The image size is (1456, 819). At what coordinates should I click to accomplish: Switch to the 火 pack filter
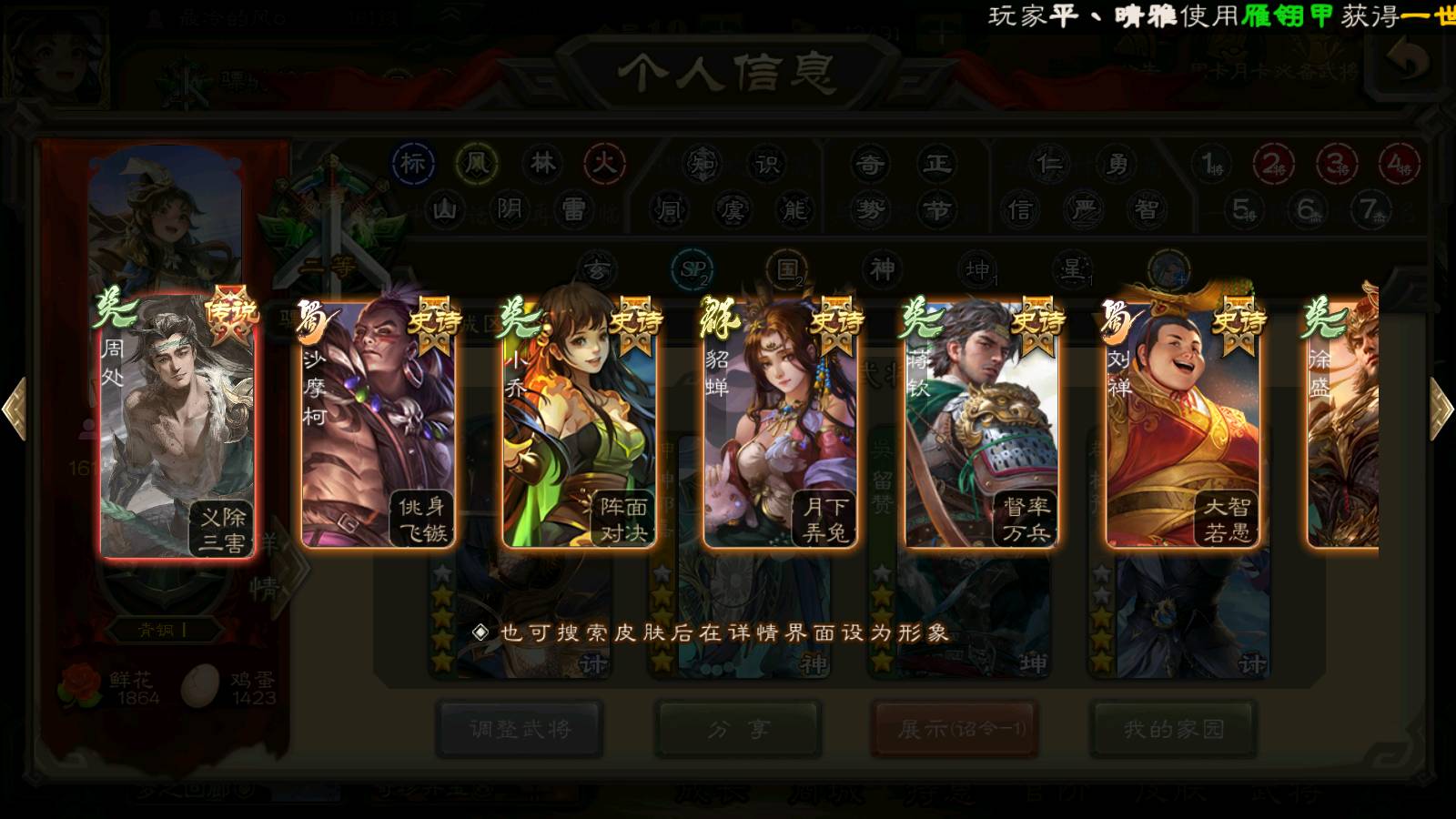point(604,164)
